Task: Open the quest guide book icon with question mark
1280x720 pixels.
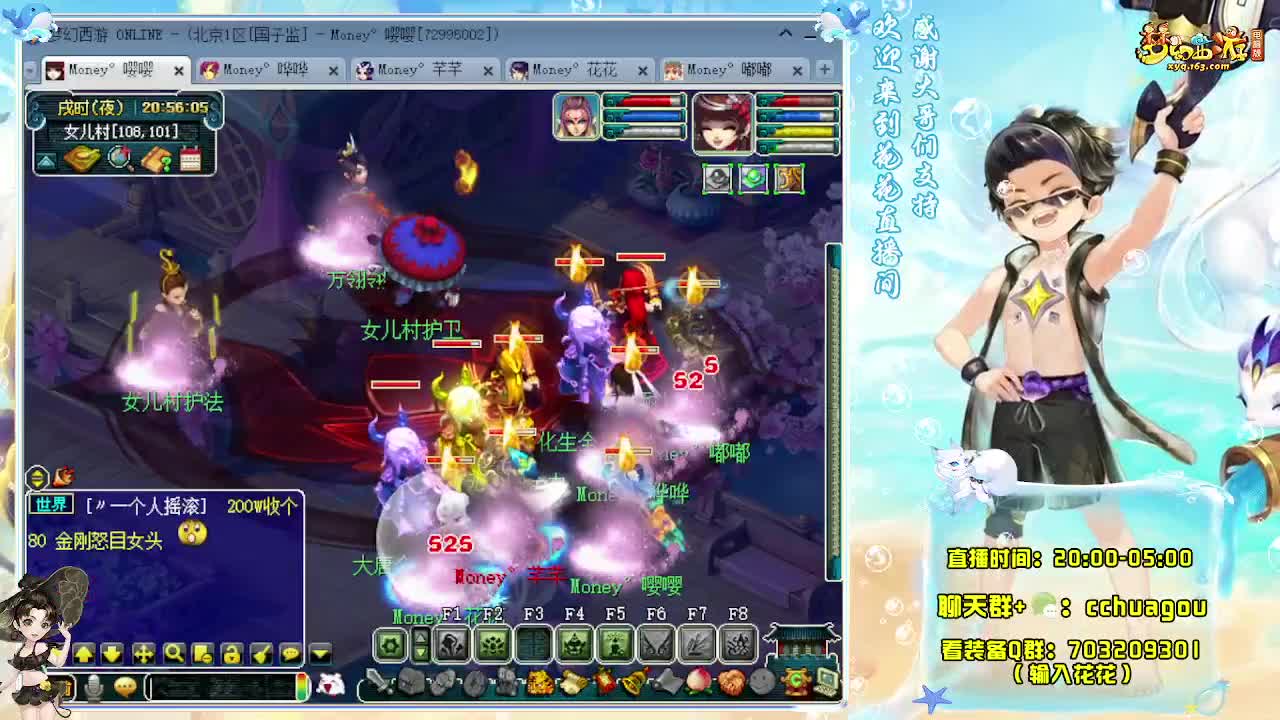Action: coord(158,158)
